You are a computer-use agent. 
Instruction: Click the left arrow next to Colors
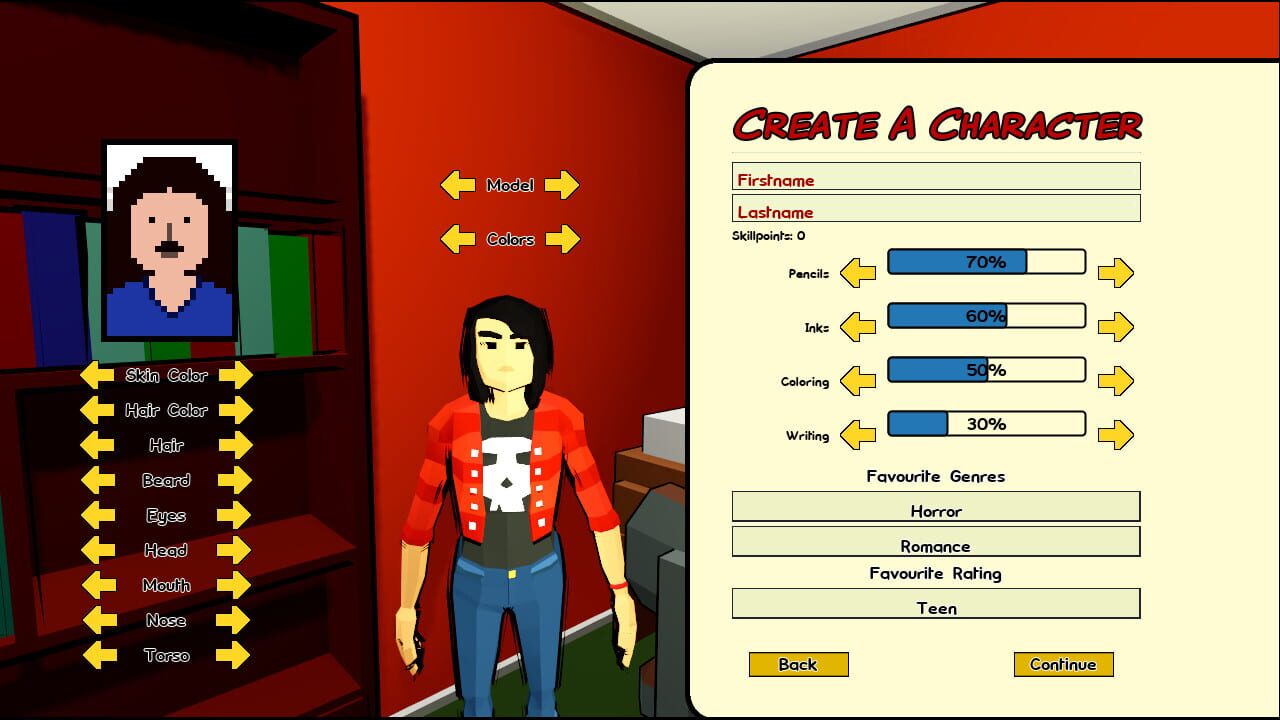457,240
